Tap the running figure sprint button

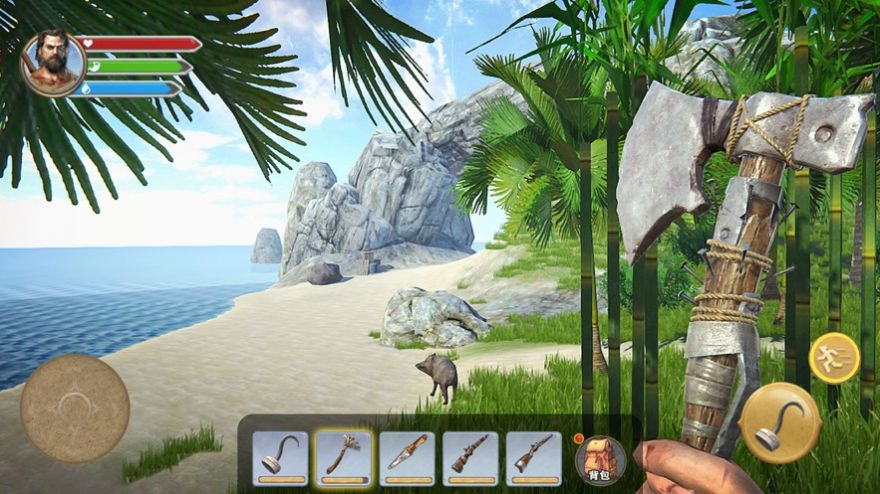(834, 357)
